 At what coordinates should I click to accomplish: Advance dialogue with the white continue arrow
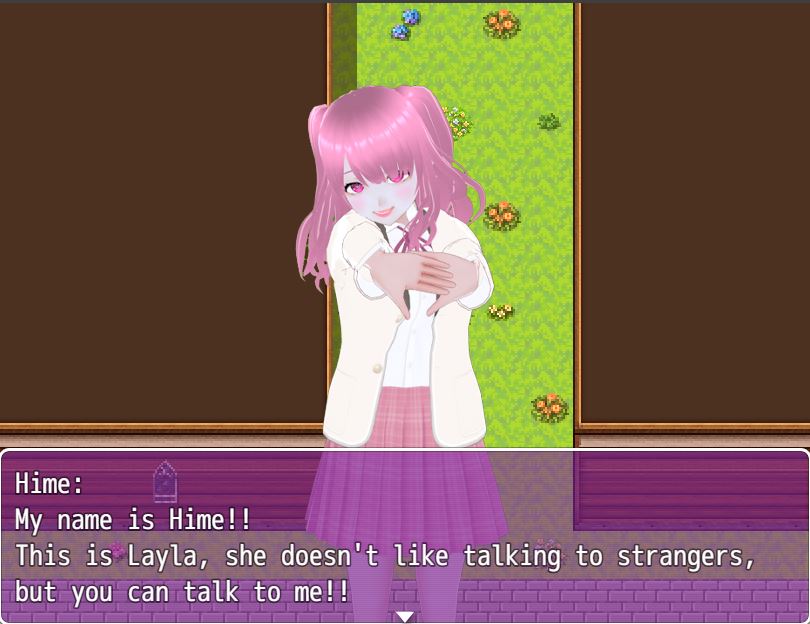click(x=404, y=616)
